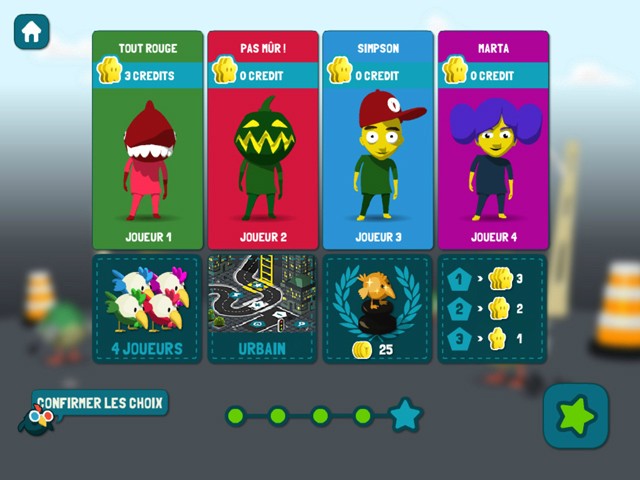
Task: Open the 4 Joueurs player count tile
Action: (148, 308)
